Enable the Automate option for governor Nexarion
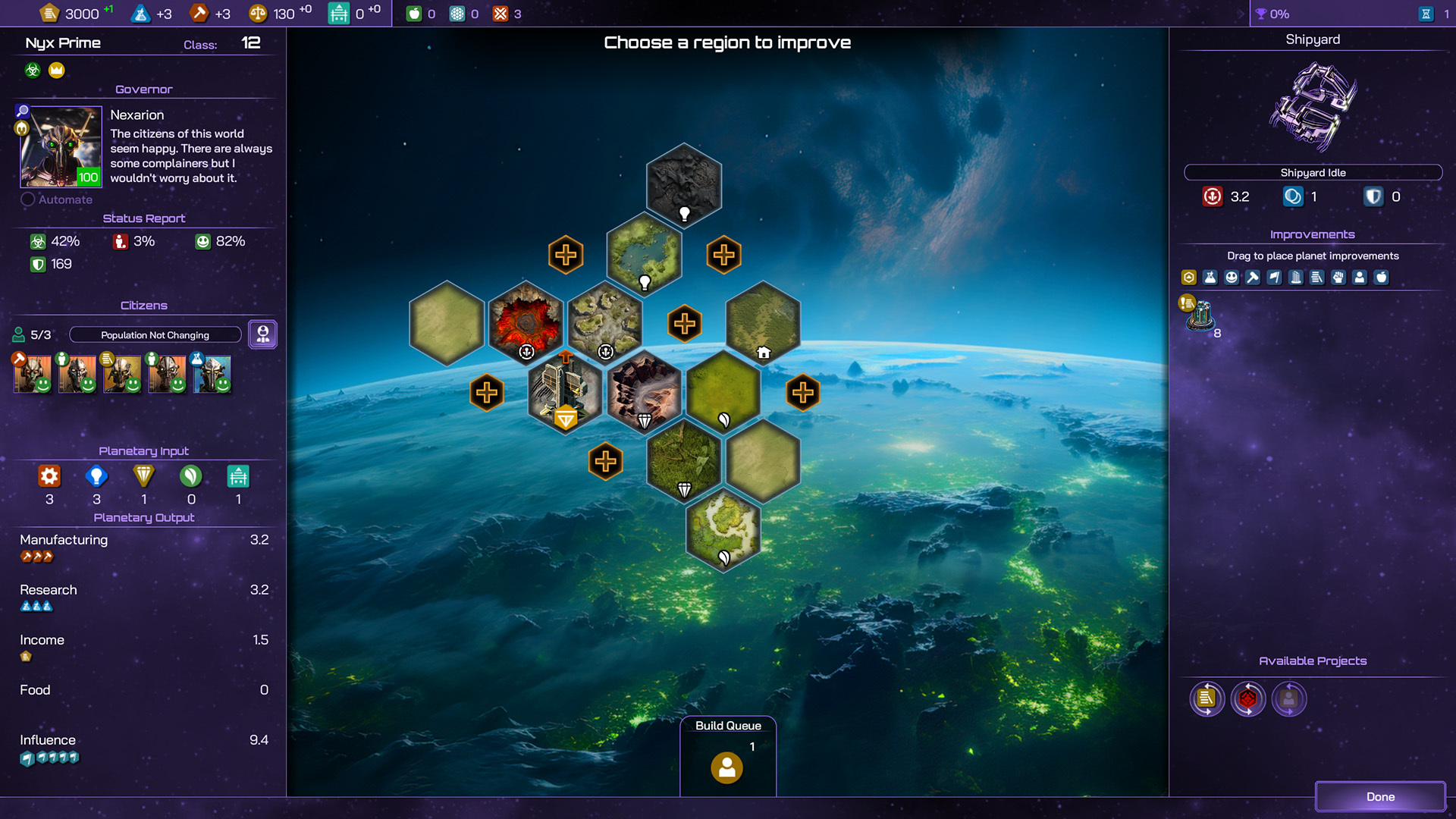Image resolution: width=1456 pixels, height=819 pixels. (x=28, y=199)
